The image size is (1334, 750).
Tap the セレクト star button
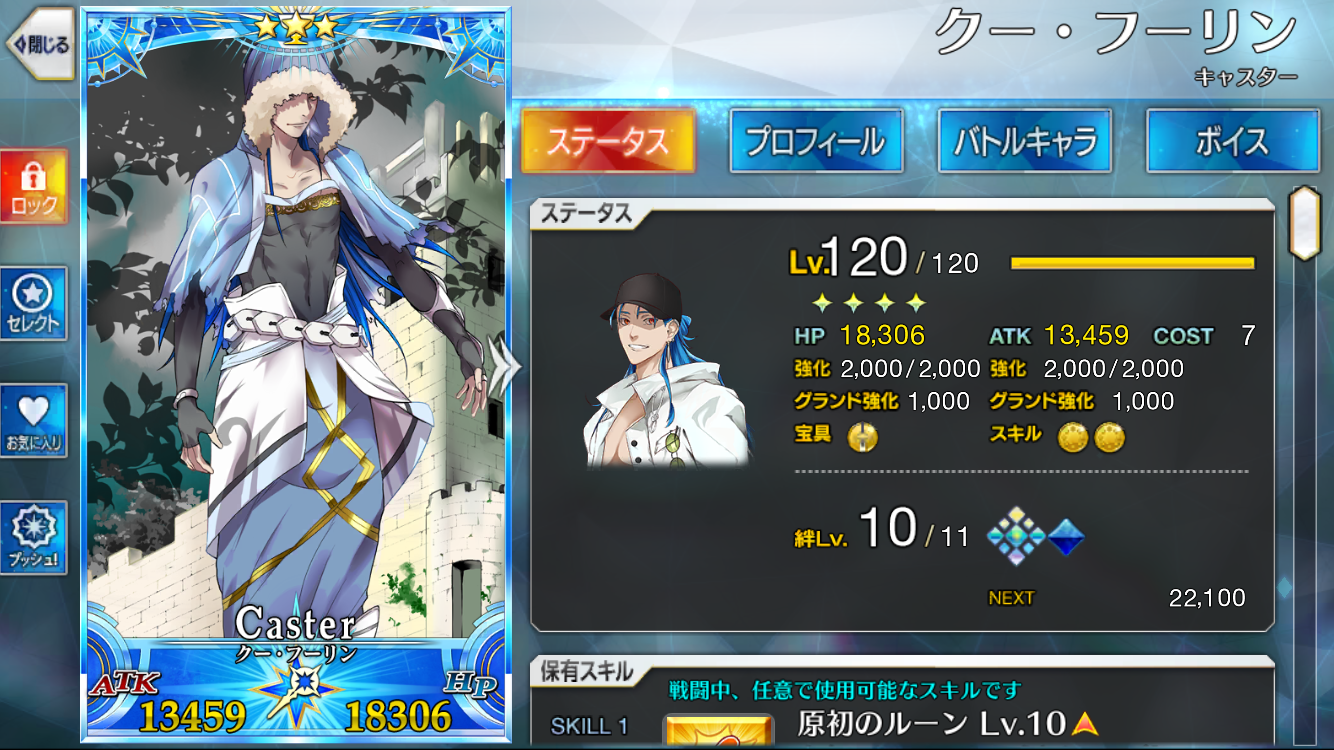click(34, 304)
